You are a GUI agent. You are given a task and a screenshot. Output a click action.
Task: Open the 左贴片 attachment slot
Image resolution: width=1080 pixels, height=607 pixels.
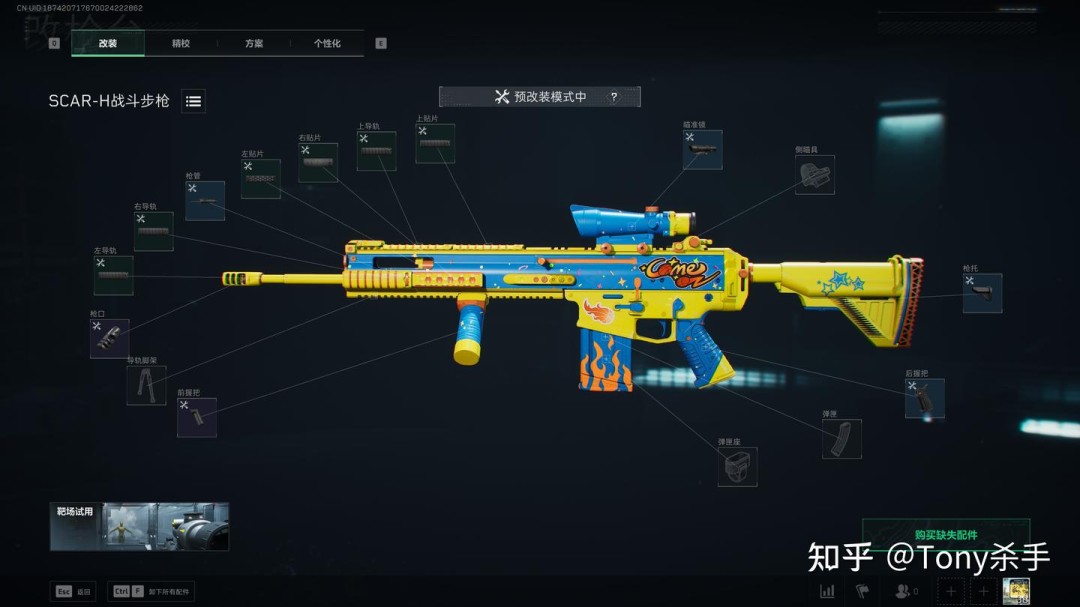pos(261,179)
